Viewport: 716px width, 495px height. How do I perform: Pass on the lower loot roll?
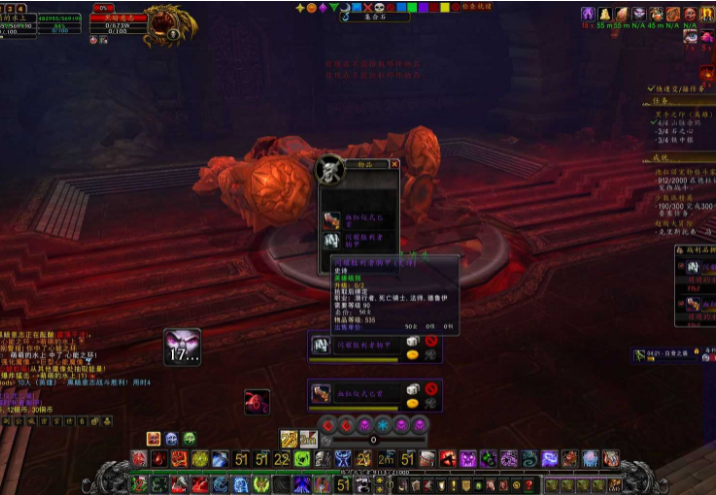(431, 390)
